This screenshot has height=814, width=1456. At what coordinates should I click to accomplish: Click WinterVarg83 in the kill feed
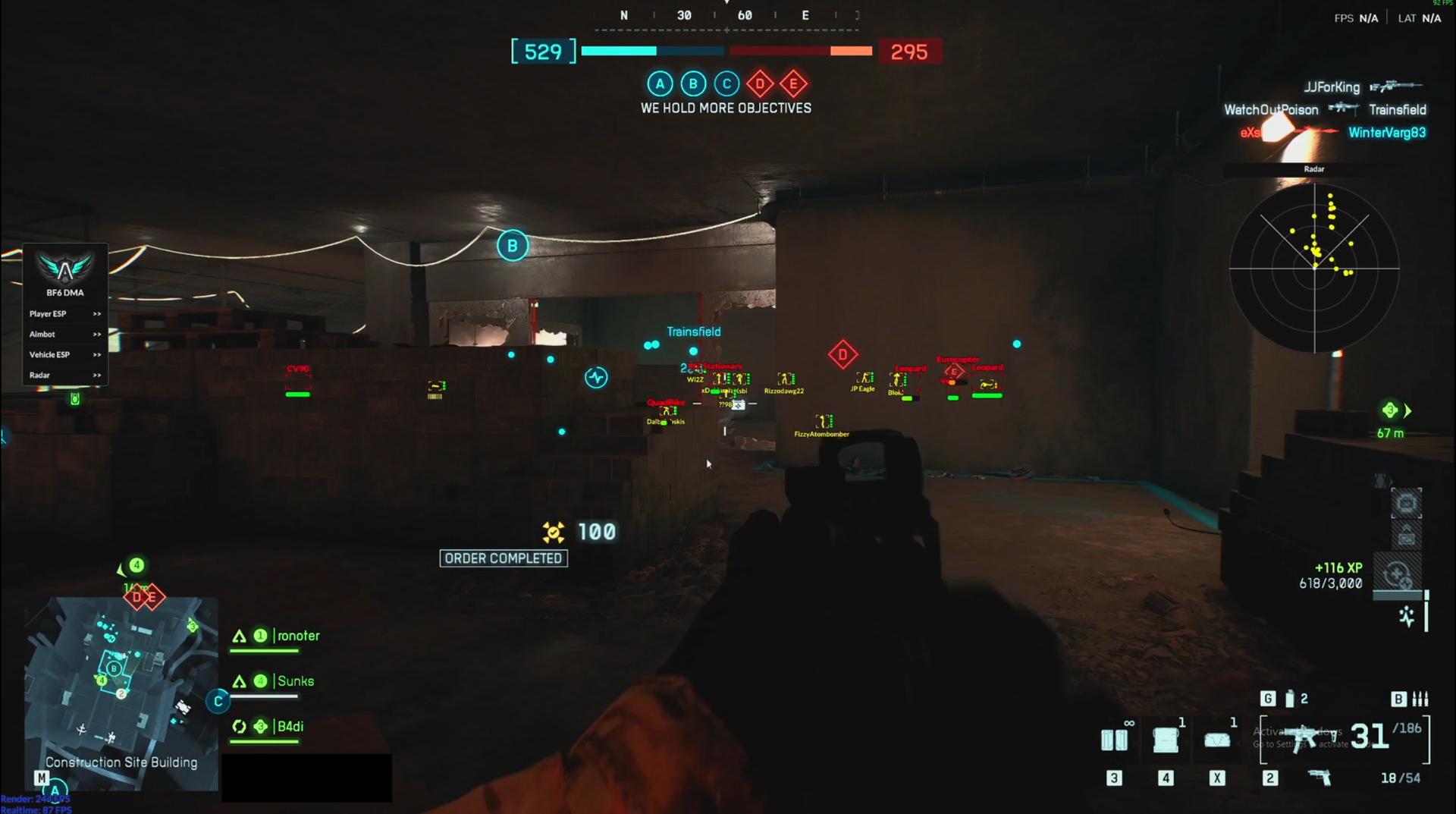(x=1389, y=131)
